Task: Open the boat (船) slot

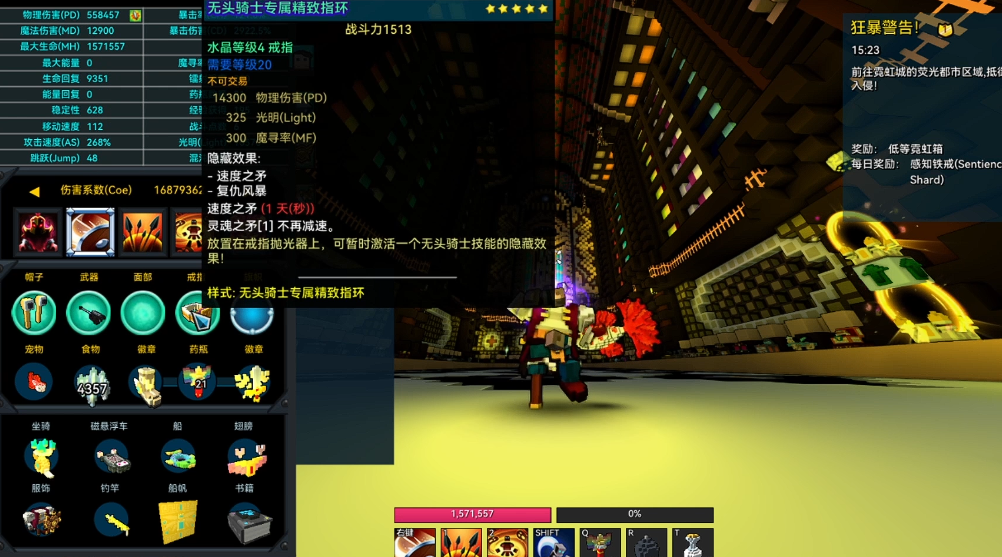Action: (178, 457)
